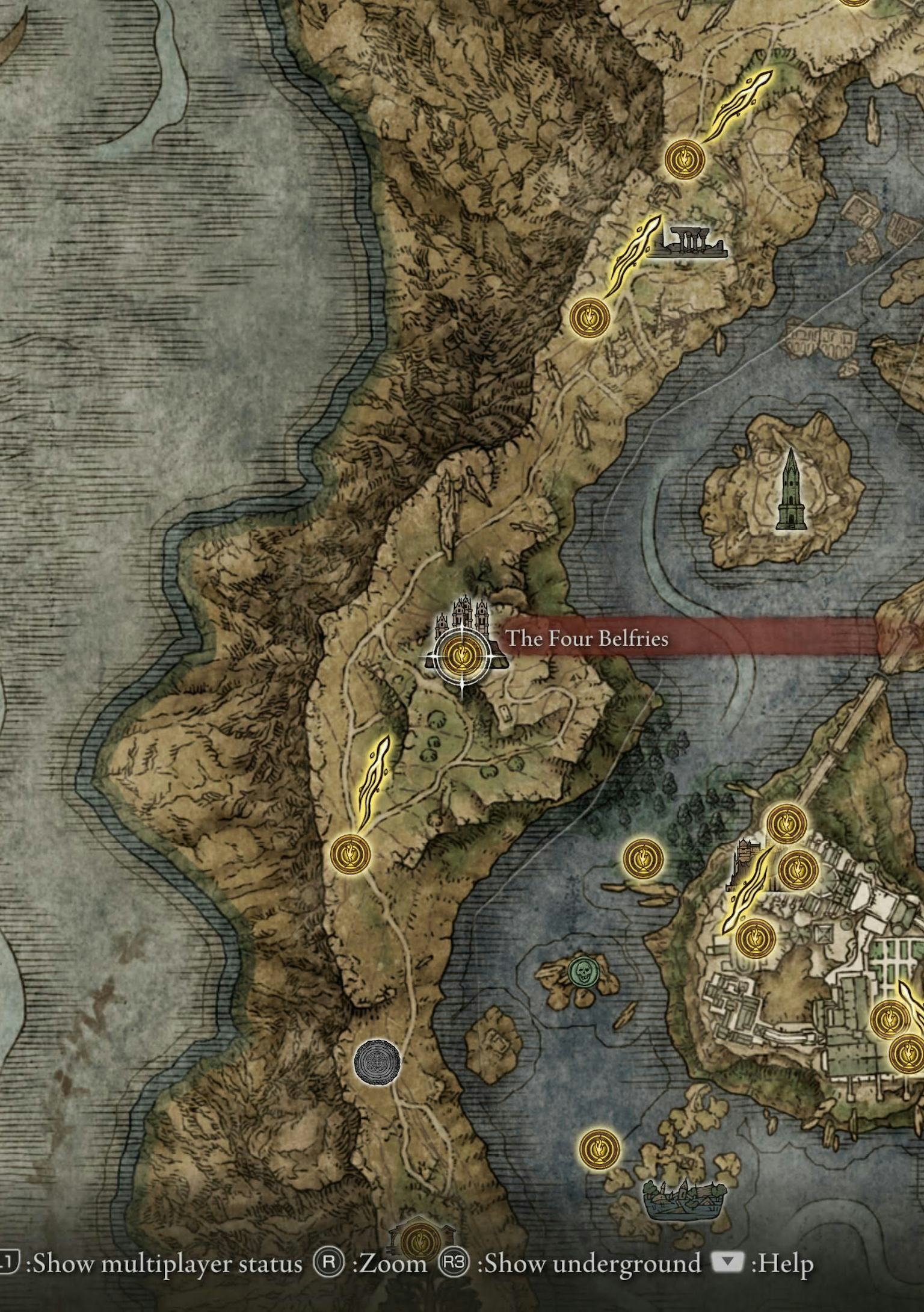Screen dimensions: 924x1312
Task: Select the ruined columns landmark icon
Action: click(x=688, y=243)
